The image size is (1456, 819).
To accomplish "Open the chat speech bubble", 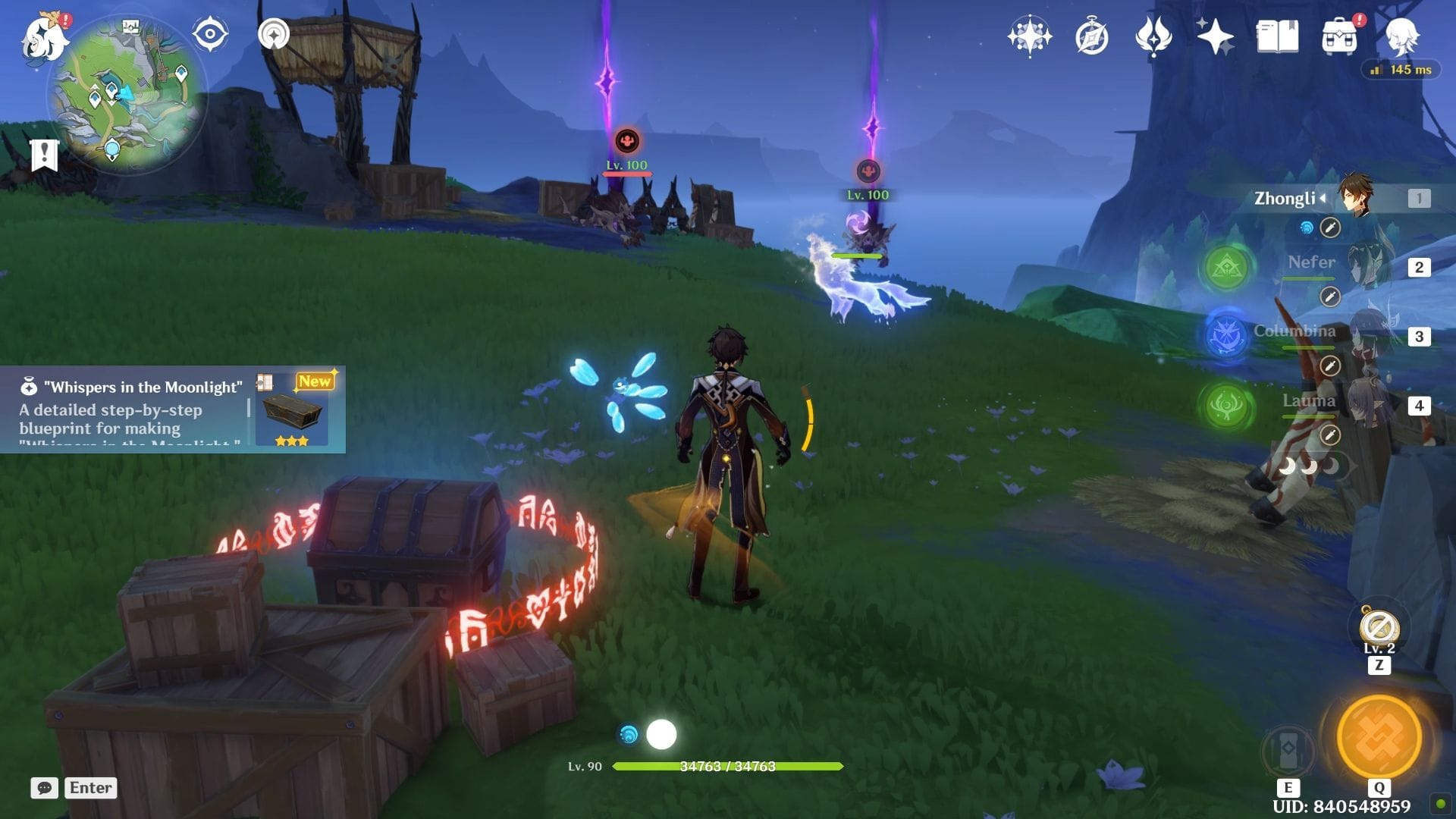I will pyautogui.click(x=44, y=788).
